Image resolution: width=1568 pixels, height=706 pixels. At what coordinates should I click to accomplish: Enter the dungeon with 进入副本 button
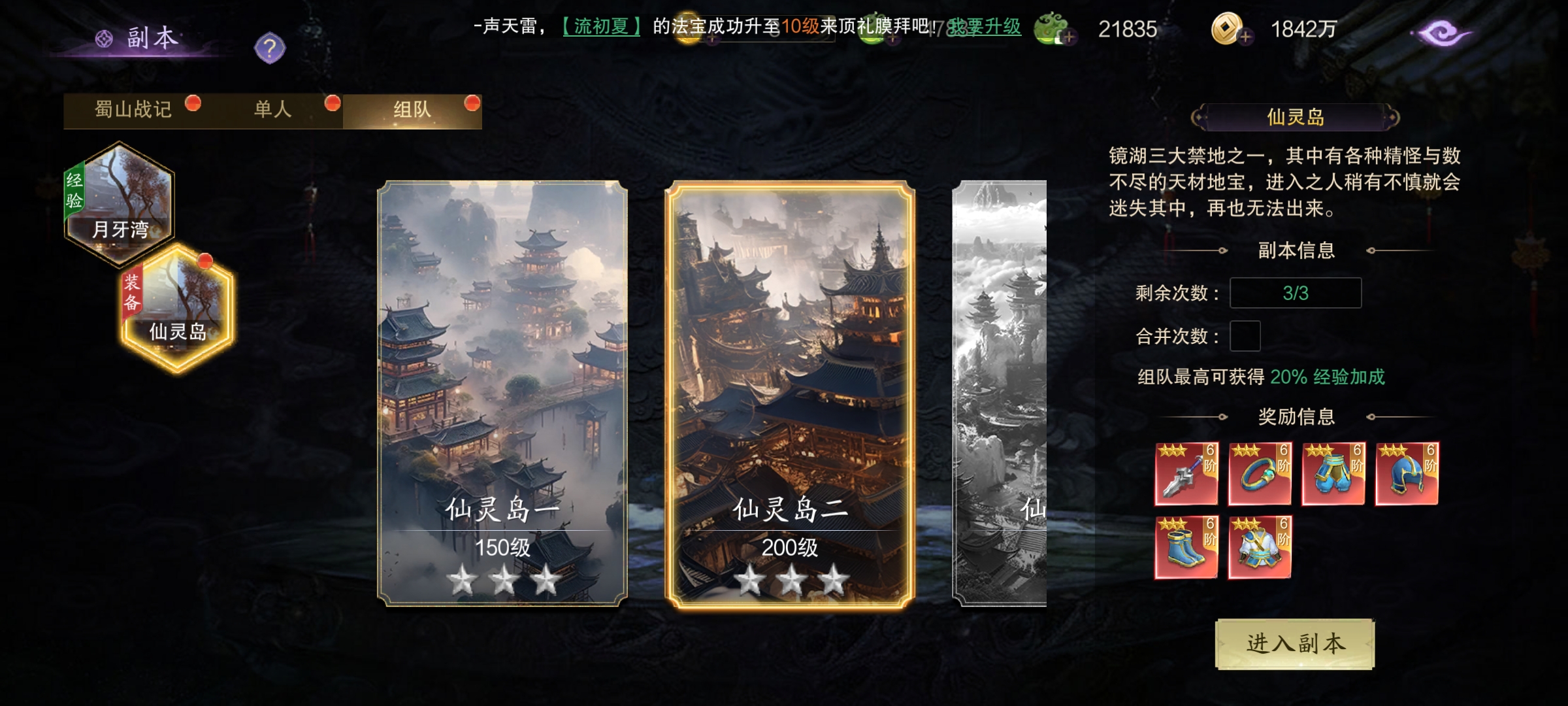click(x=1295, y=644)
